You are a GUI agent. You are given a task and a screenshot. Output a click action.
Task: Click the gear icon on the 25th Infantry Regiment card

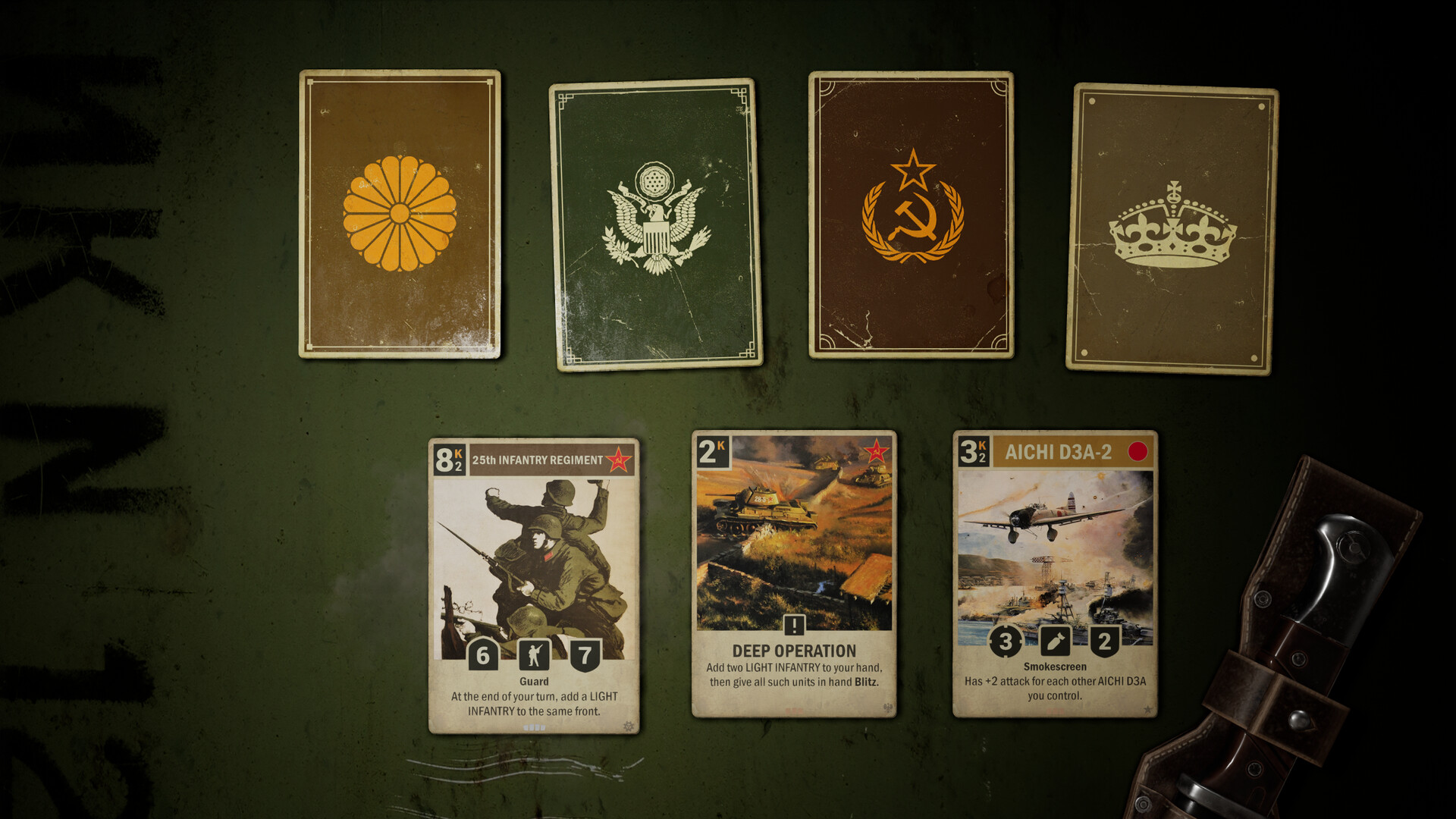point(629,726)
